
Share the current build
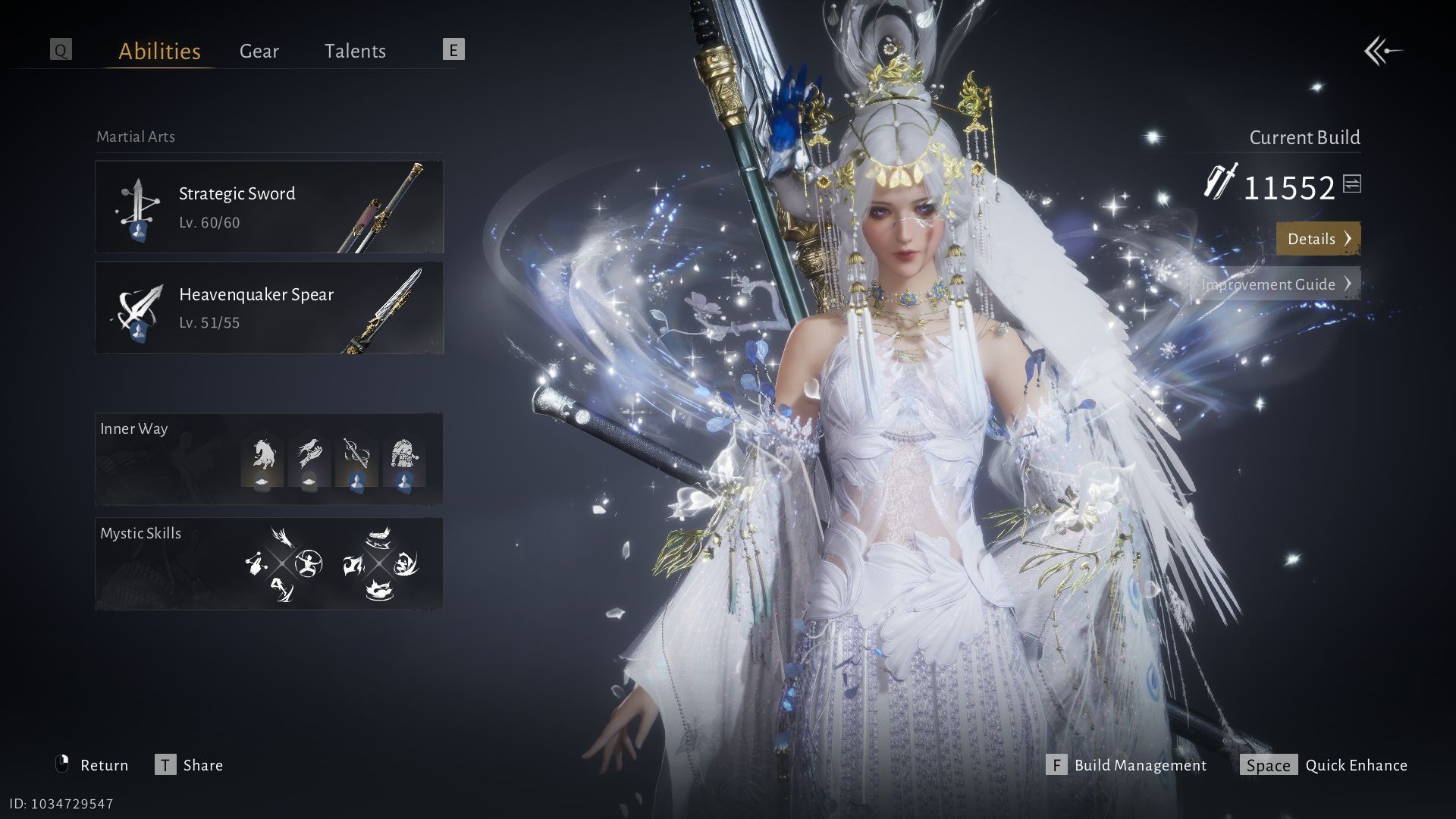point(190,765)
